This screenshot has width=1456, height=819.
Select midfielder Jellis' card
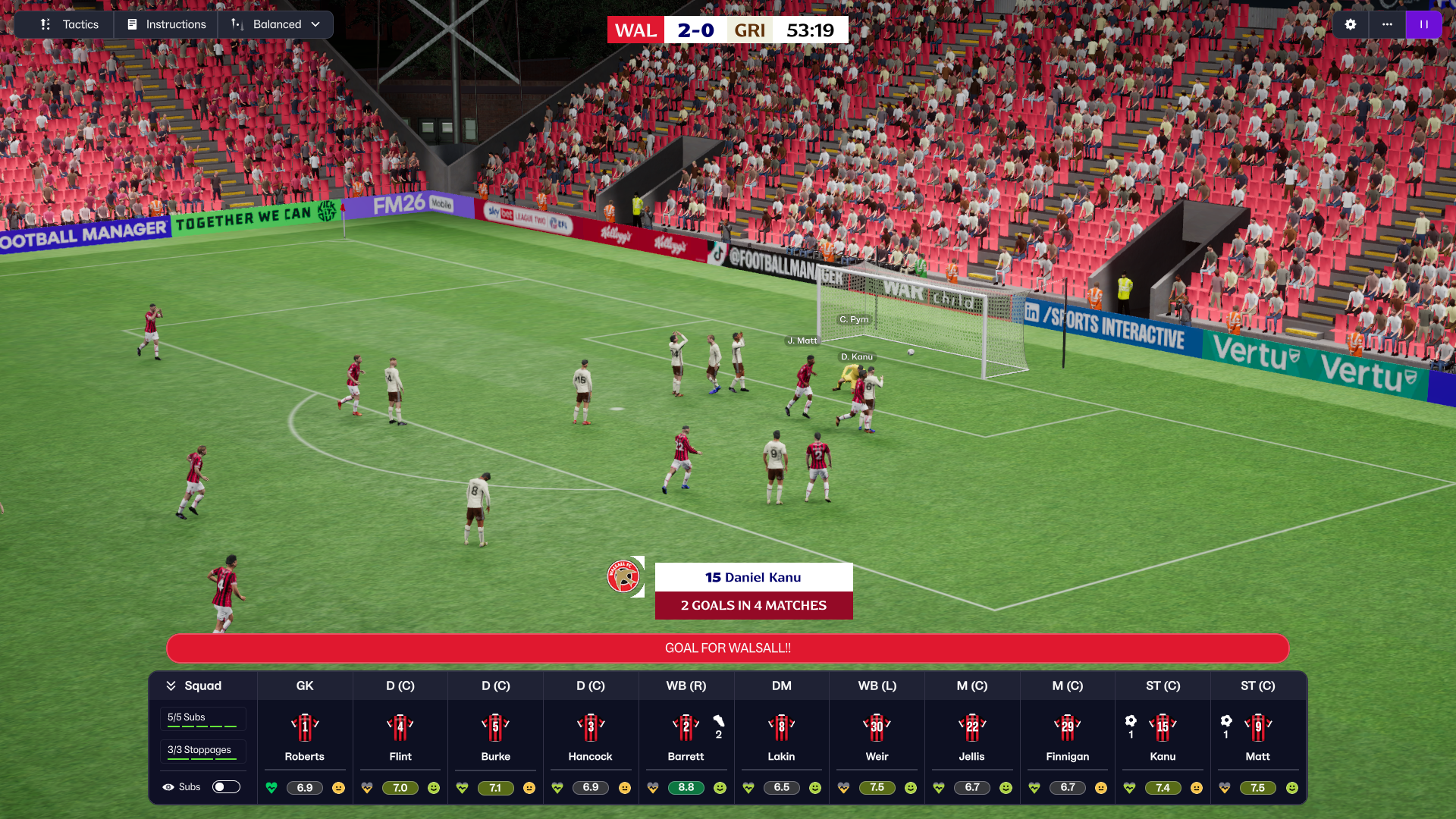971,736
